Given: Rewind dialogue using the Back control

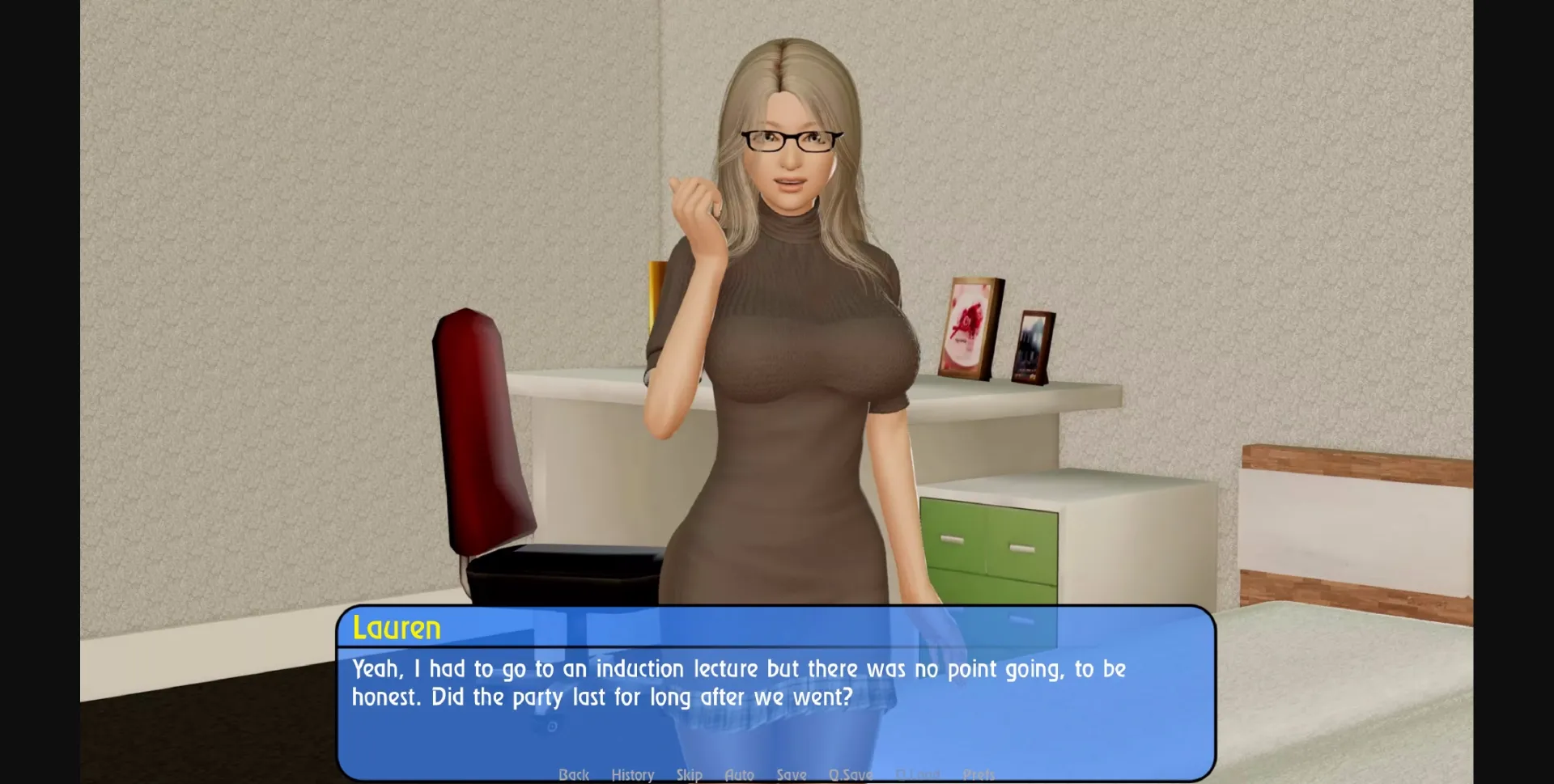Looking at the screenshot, I should pyautogui.click(x=574, y=773).
